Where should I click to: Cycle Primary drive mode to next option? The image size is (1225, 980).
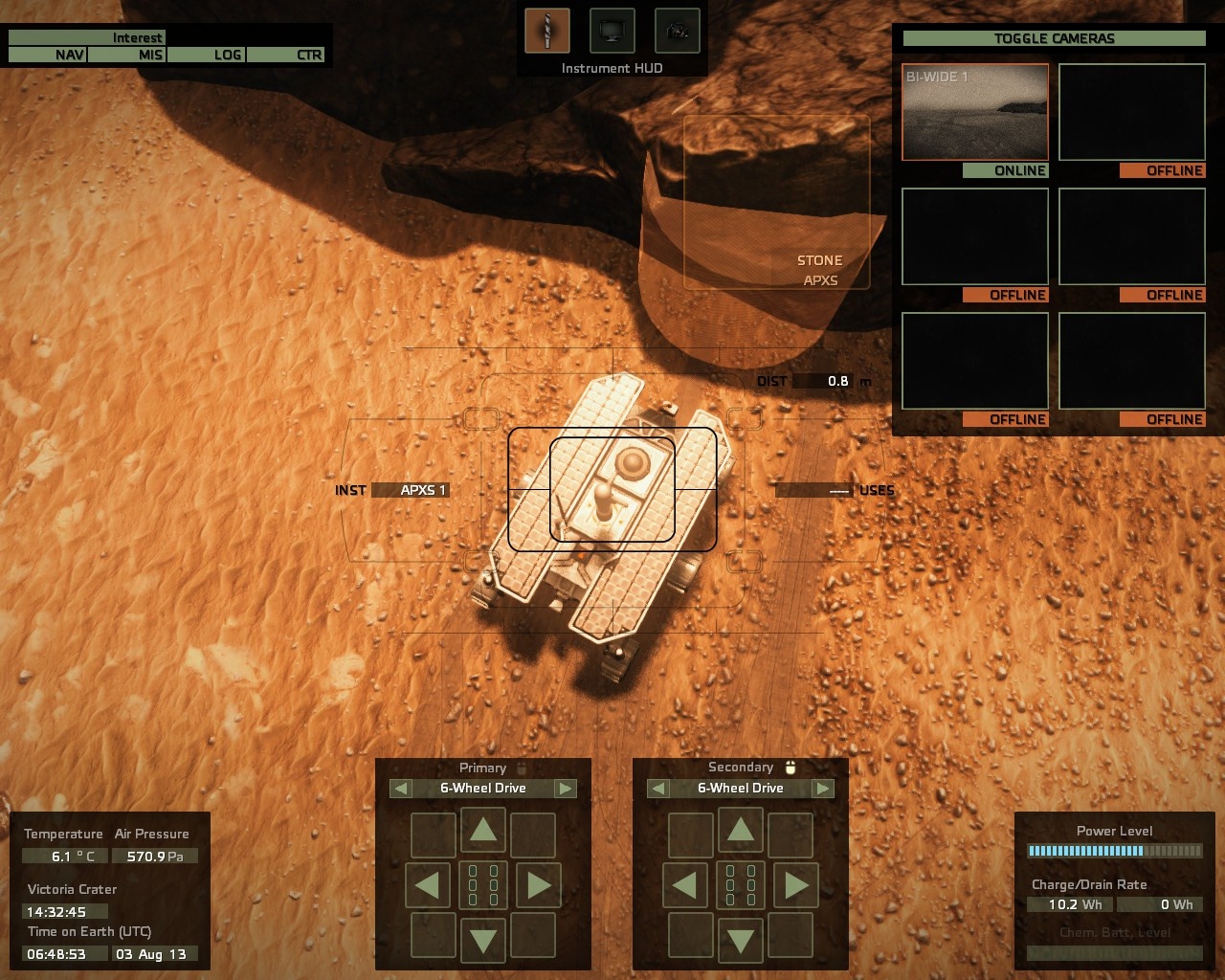(566, 789)
